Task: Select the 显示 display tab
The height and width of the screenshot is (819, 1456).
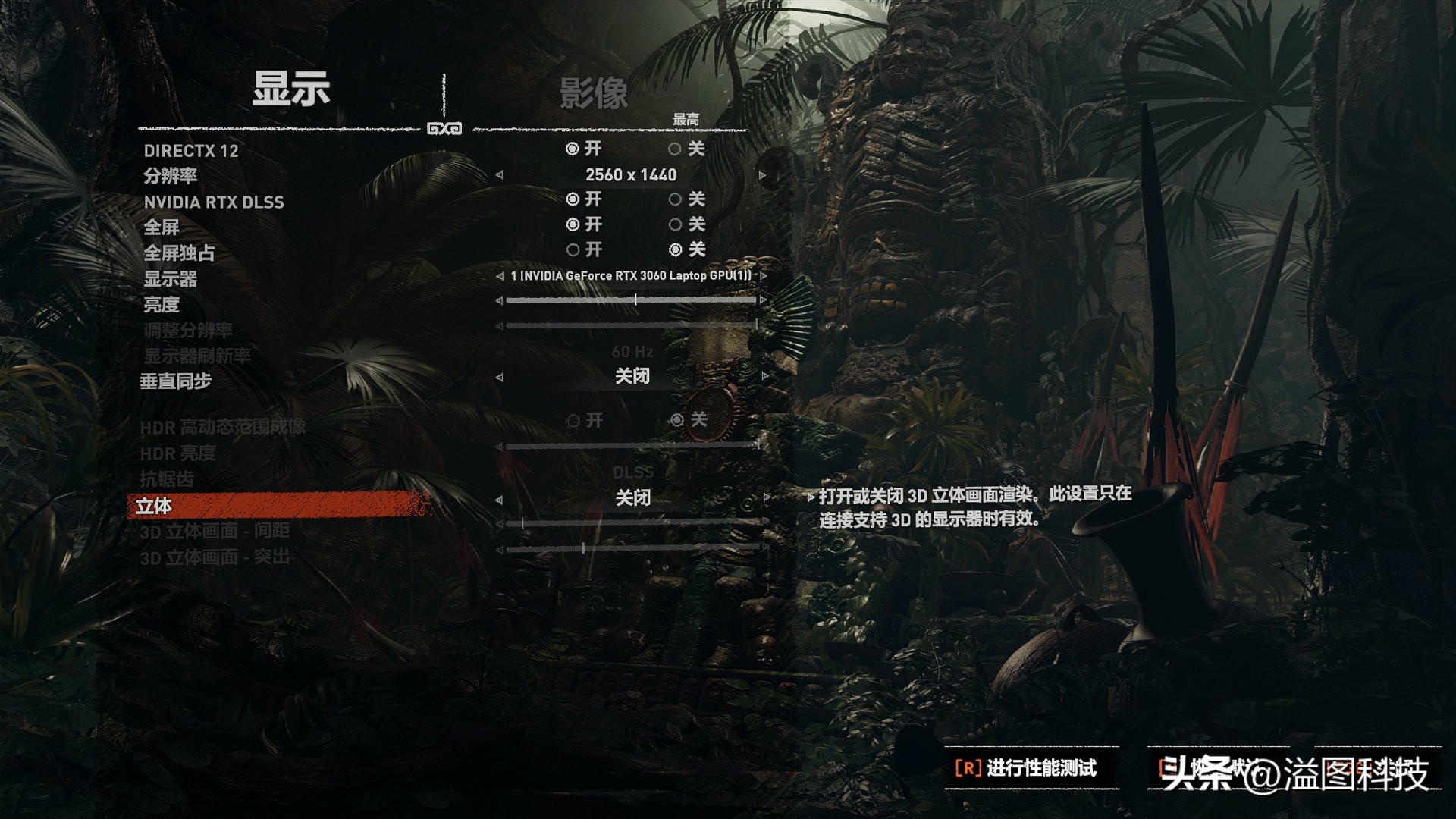Action: (x=291, y=89)
